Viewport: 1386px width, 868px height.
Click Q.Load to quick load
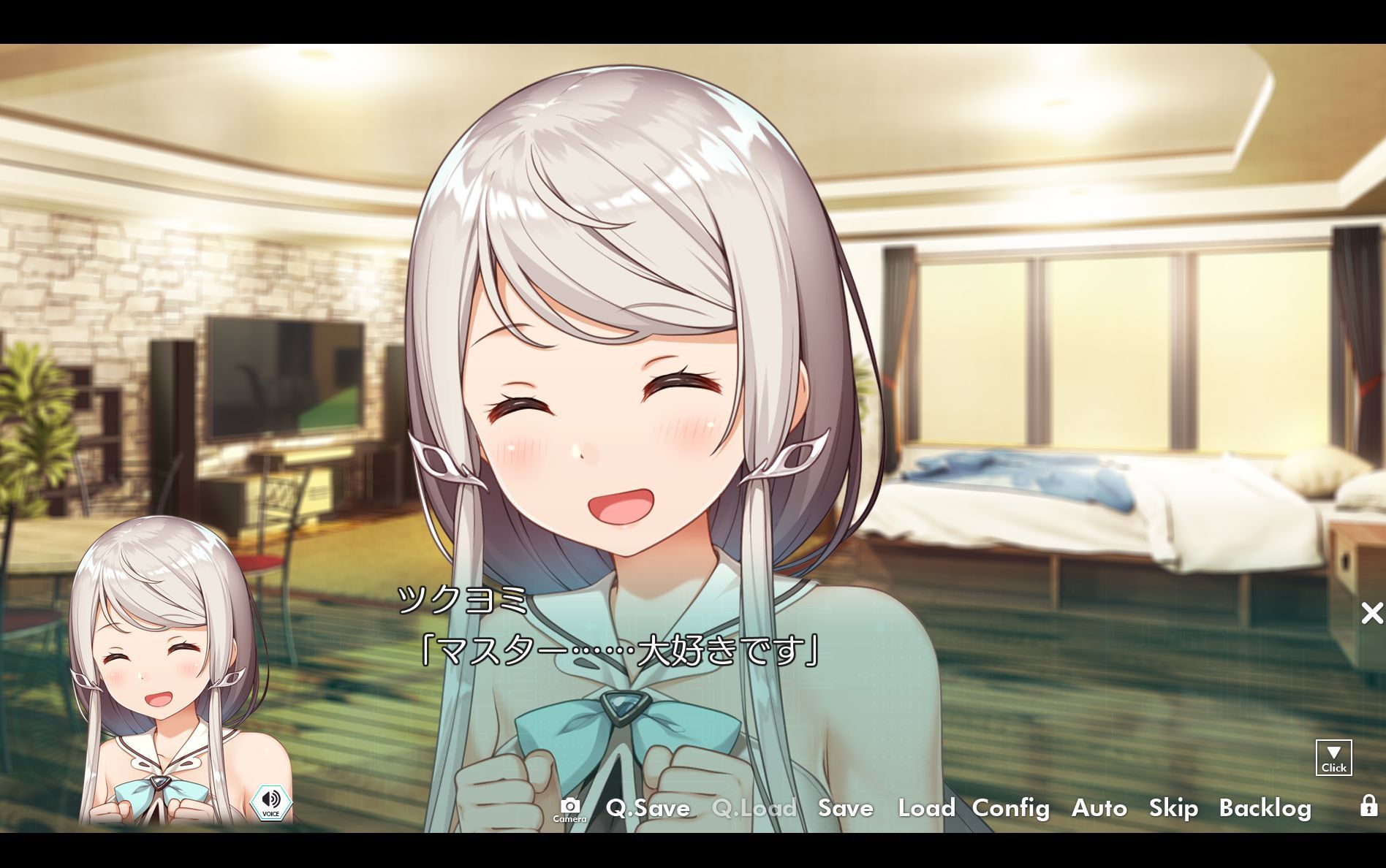pyautogui.click(x=754, y=809)
